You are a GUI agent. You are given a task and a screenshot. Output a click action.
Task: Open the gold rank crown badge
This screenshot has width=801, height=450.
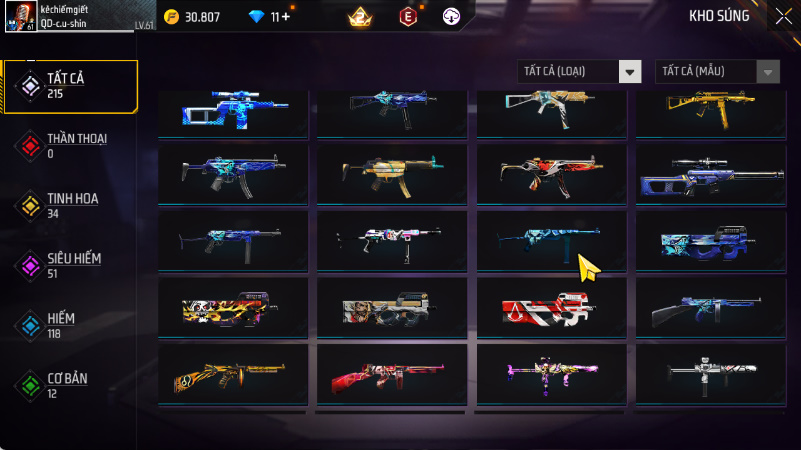[x=359, y=16]
